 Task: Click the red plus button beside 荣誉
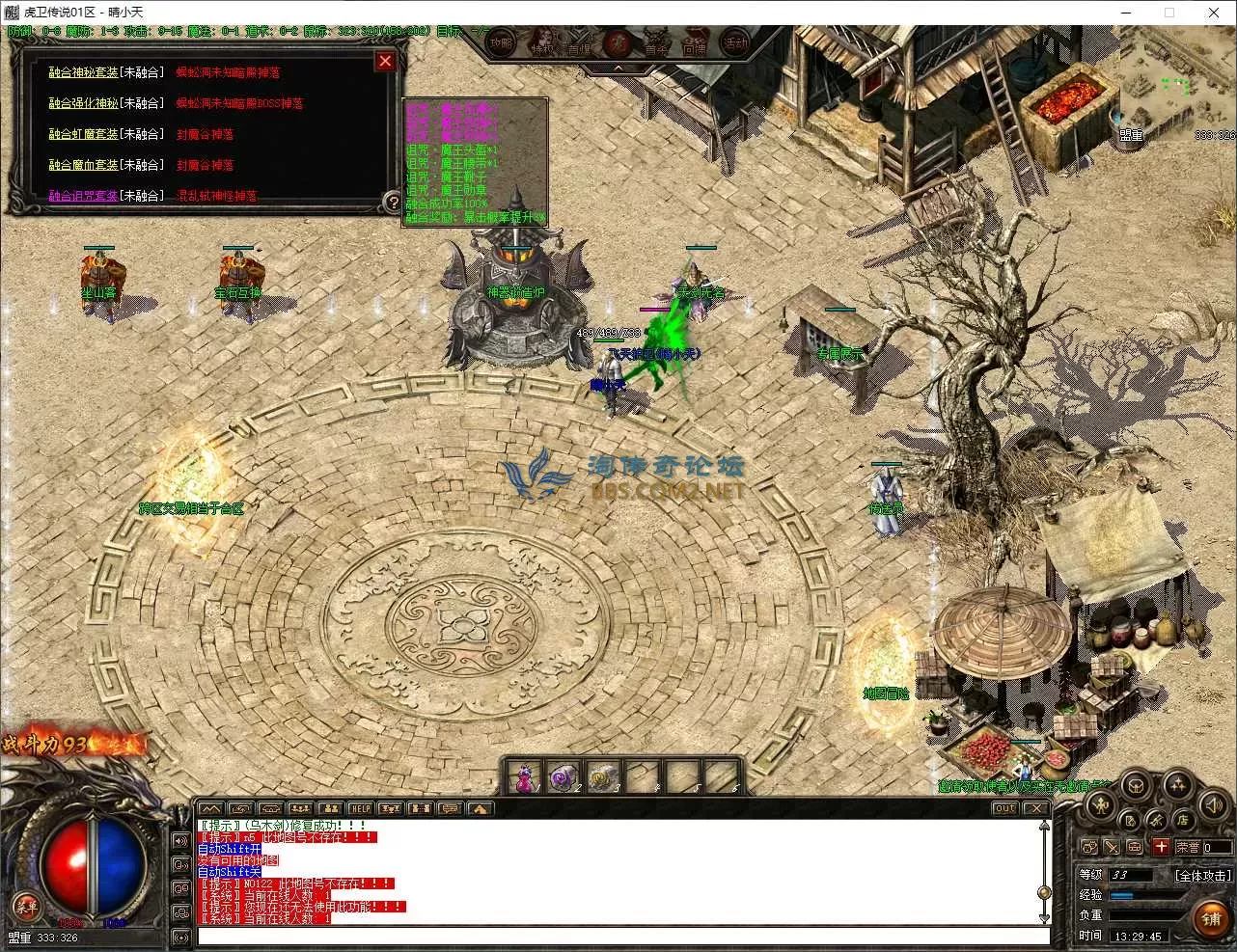1161,847
